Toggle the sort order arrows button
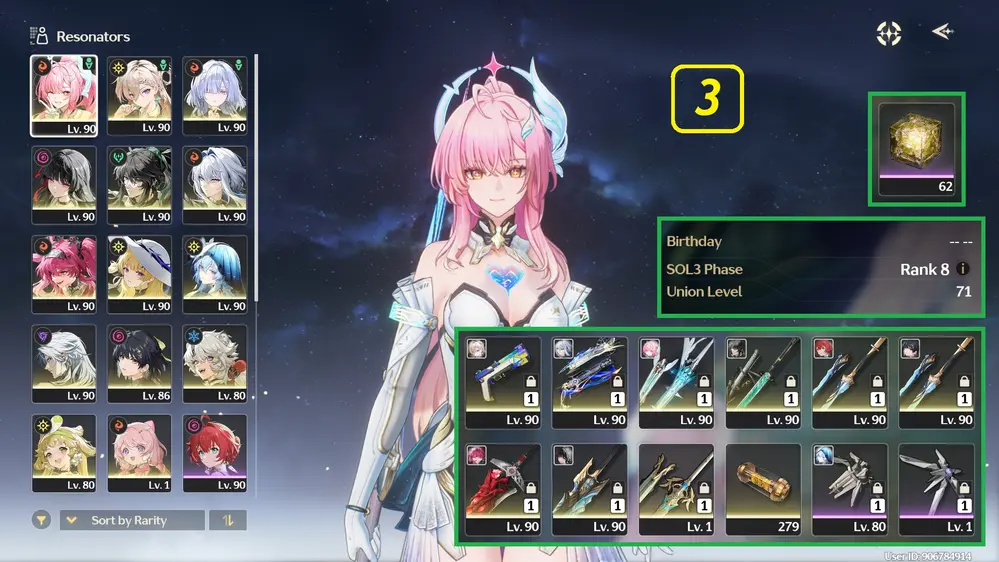Screen dimensions: 999x562 coord(229,520)
